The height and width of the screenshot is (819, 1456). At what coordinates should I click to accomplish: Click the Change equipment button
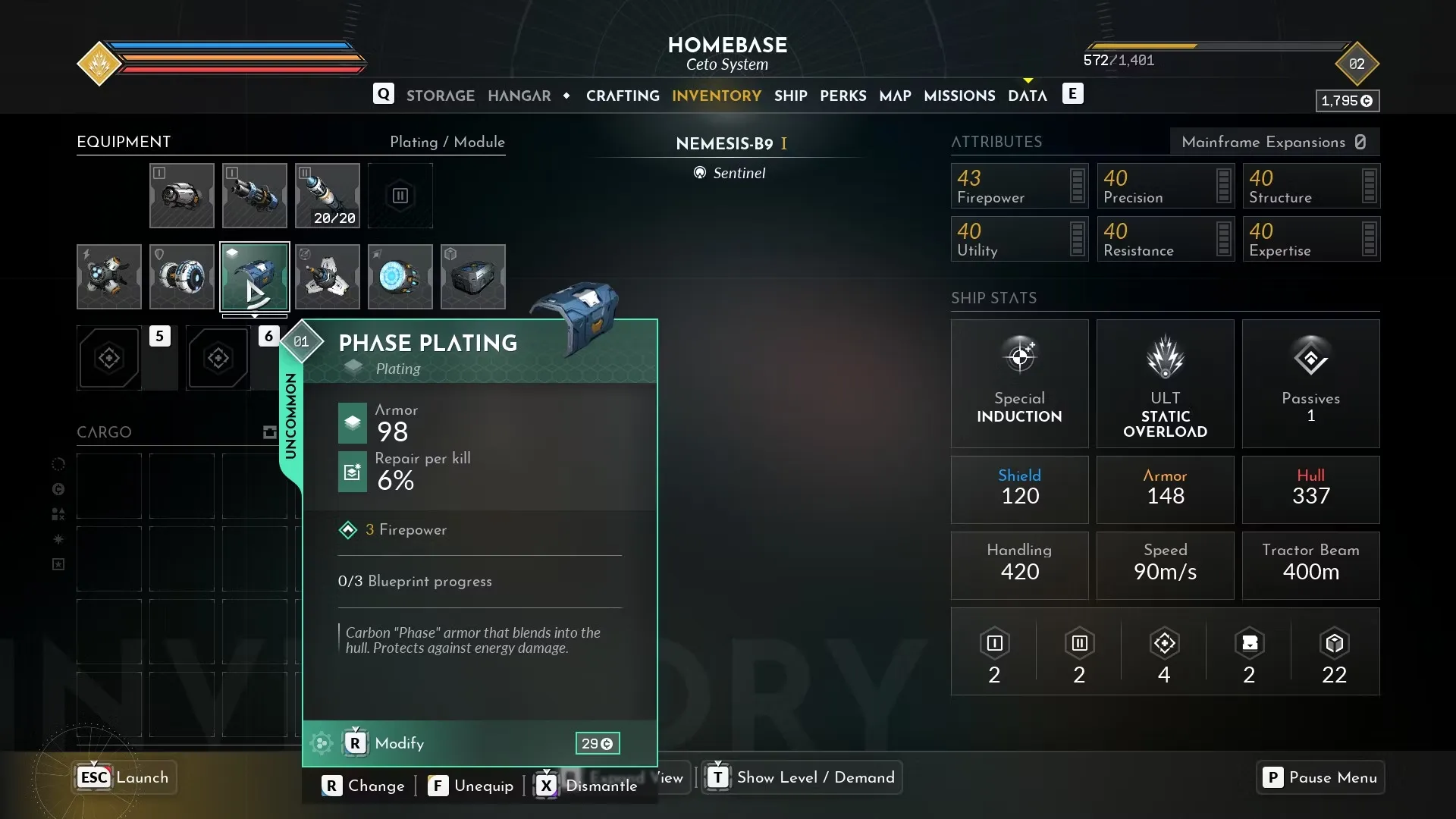coord(363,786)
